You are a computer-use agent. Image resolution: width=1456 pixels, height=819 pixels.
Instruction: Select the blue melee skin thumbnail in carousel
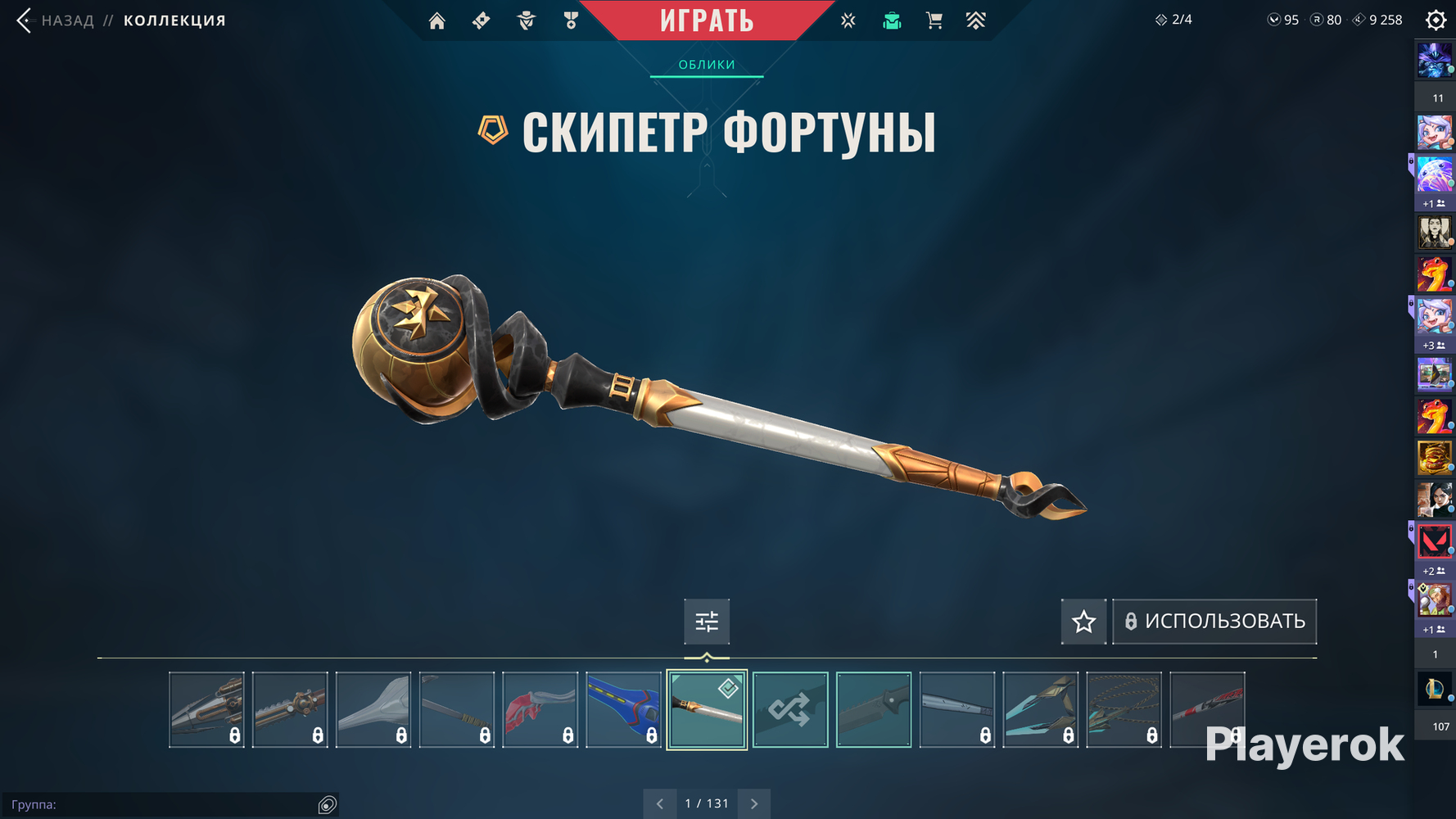click(x=624, y=708)
